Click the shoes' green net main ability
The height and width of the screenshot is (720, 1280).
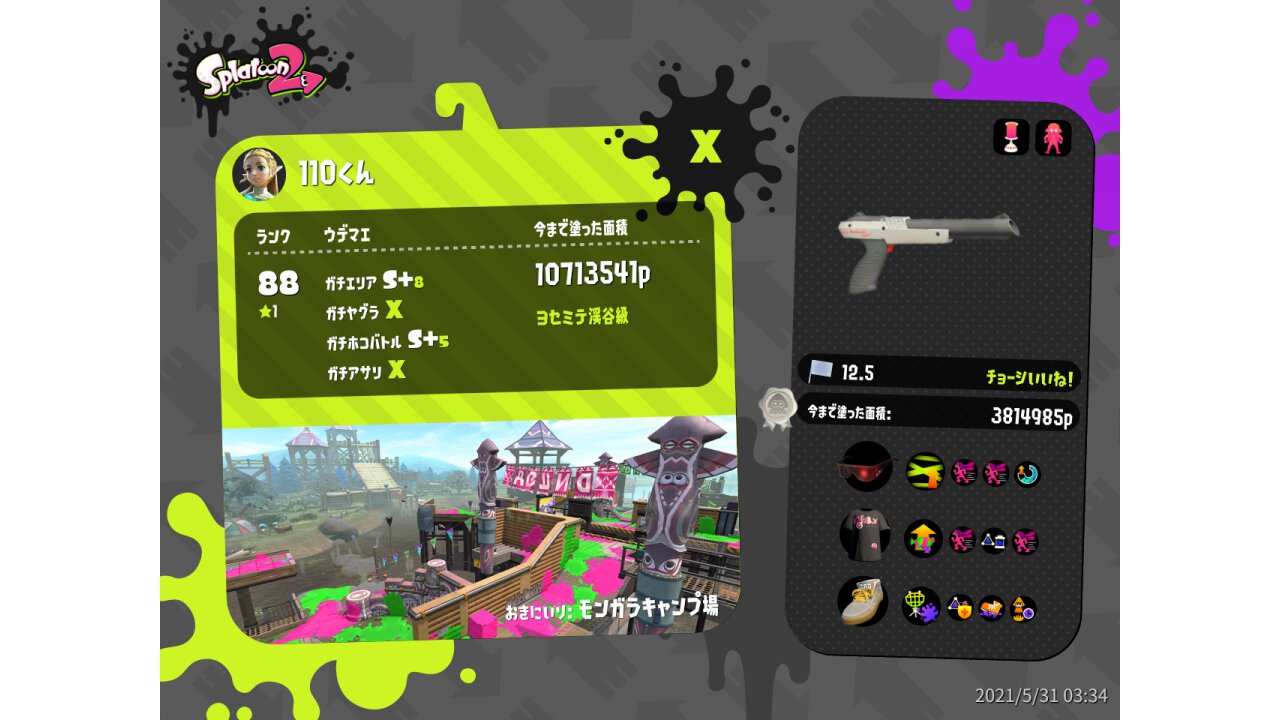[x=920, y=605]
